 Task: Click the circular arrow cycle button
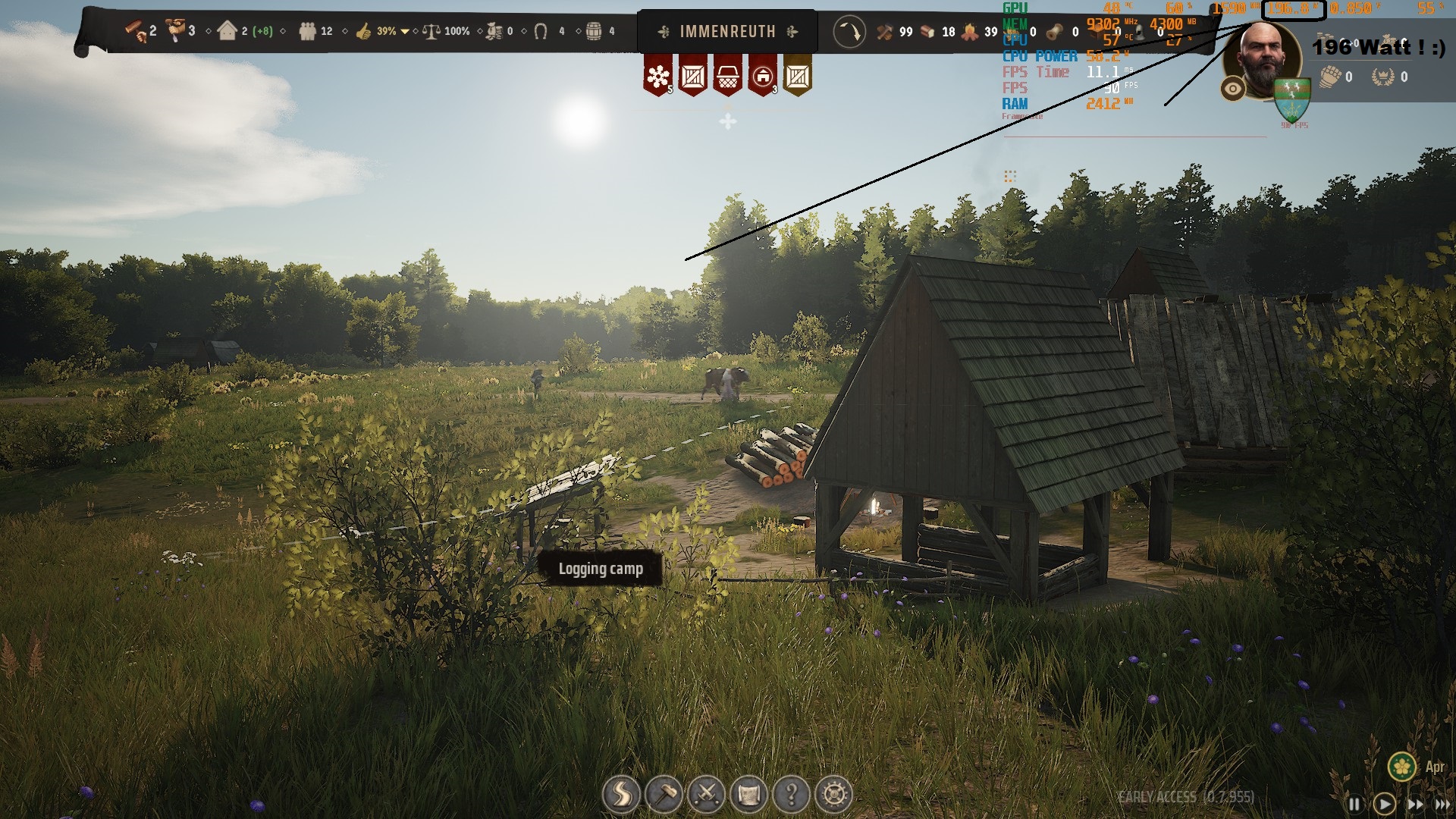click(849, 32)
